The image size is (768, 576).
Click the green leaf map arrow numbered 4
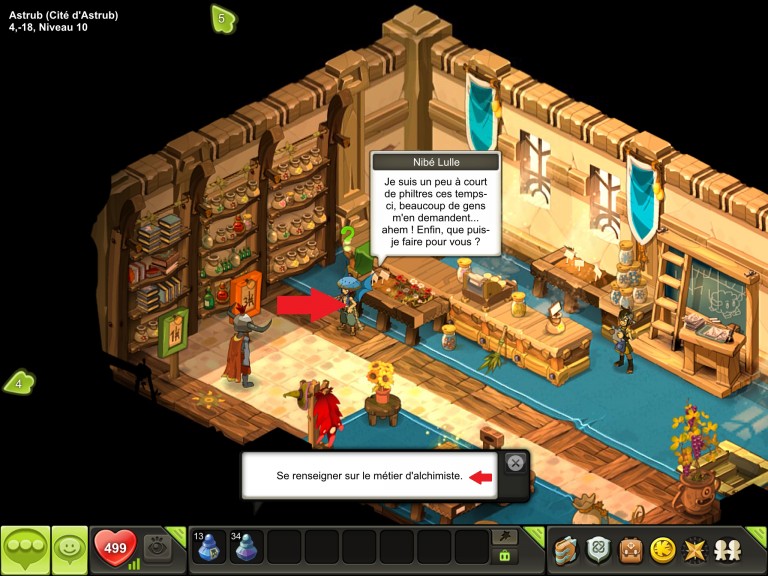pyautogui.click(x=19, y=382)
